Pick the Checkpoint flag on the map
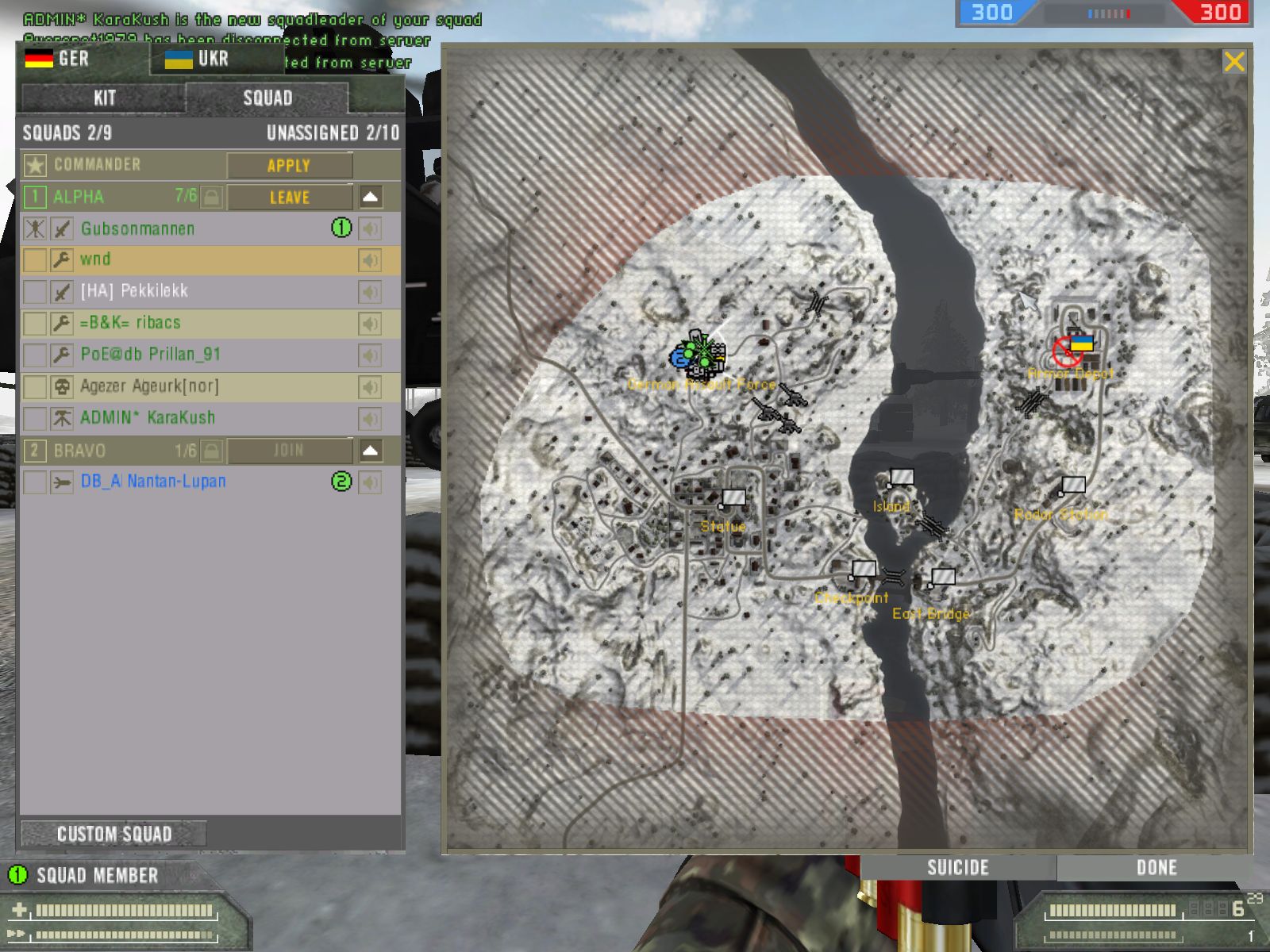1270x952 pixels. point(863,569)
